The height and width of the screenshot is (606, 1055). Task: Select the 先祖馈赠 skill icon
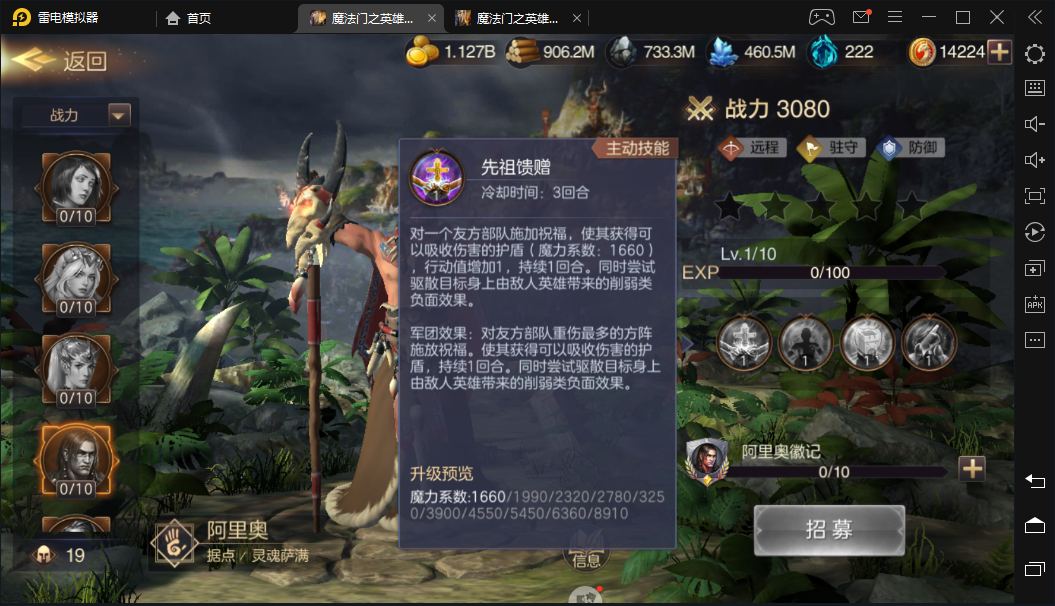(x=437, y=177)
